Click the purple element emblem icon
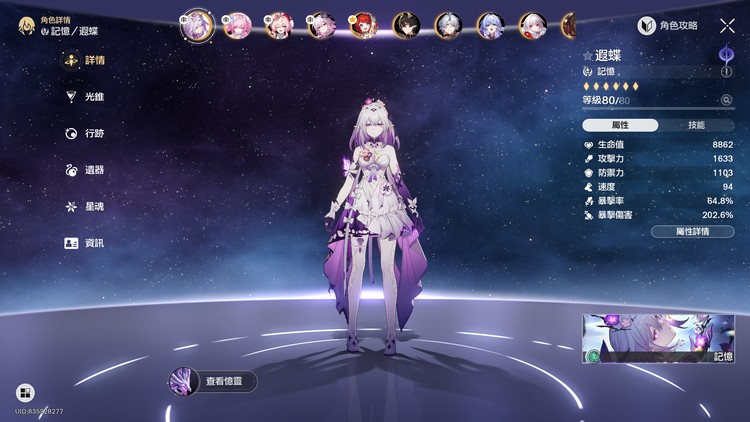The width and height of the screenshot is (750, 422). tap(726, 53)
